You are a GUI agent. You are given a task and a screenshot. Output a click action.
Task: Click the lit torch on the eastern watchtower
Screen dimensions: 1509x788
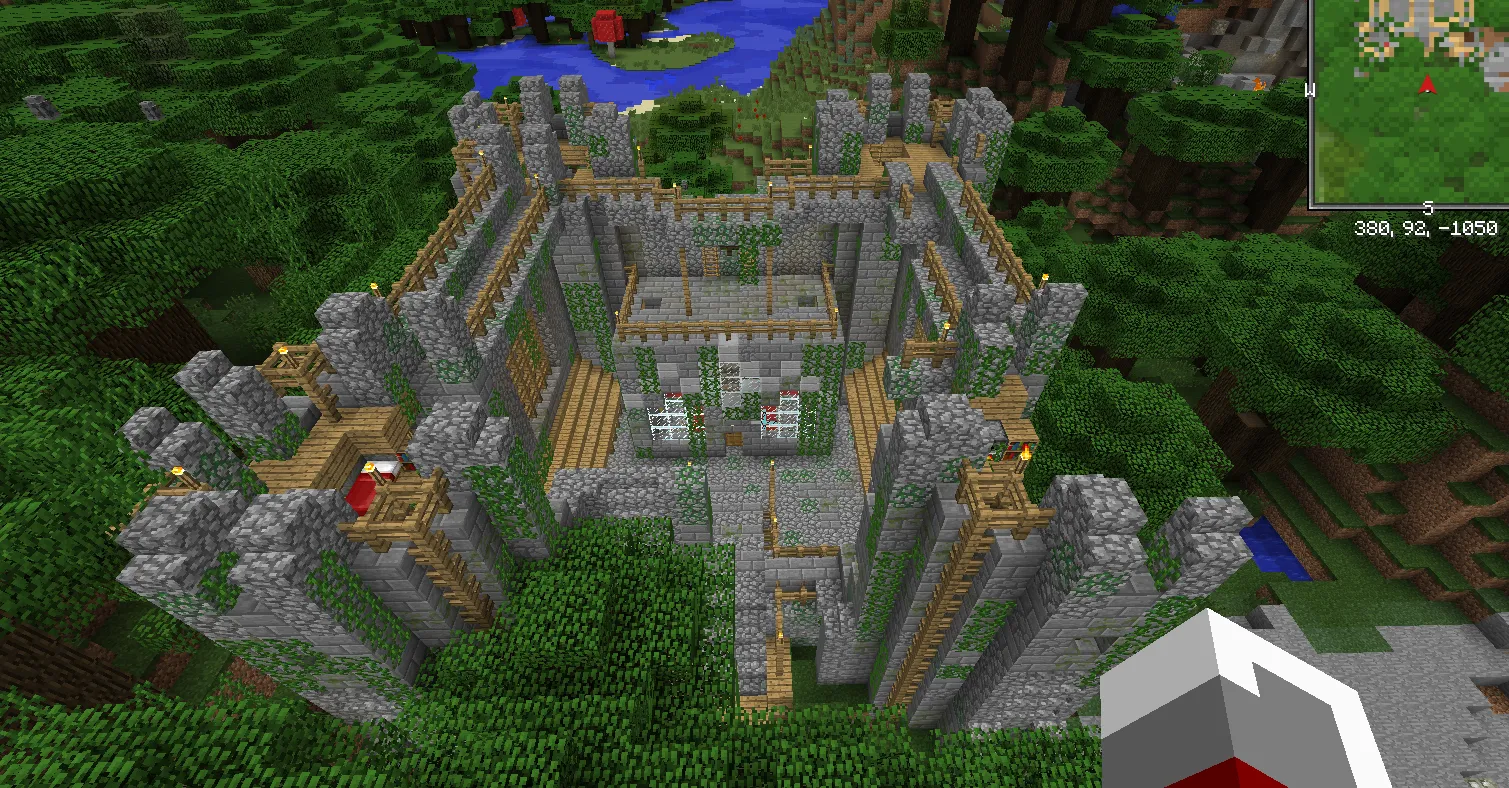(1026, 454)
